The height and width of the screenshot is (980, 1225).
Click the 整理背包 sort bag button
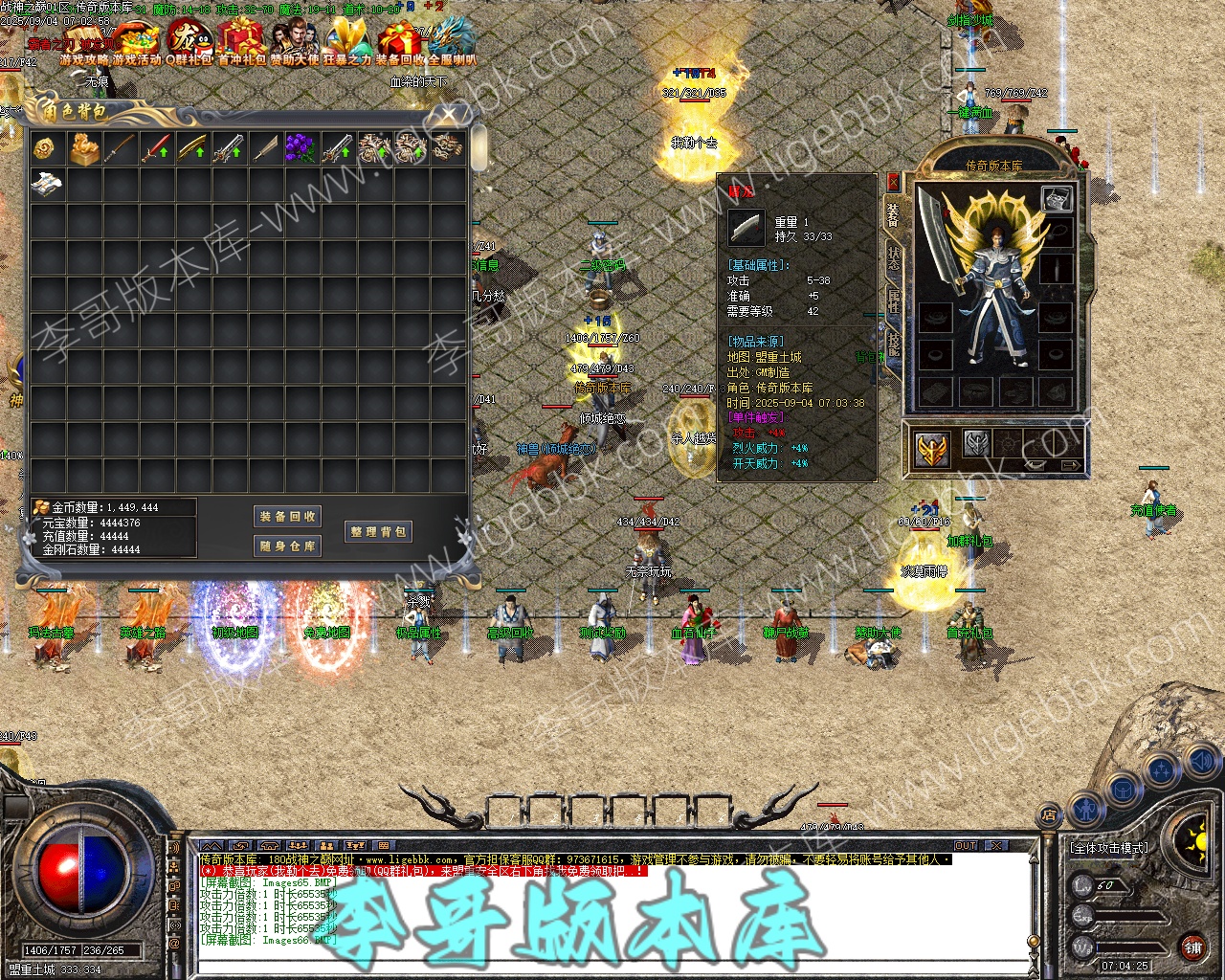tap(379, 531)
